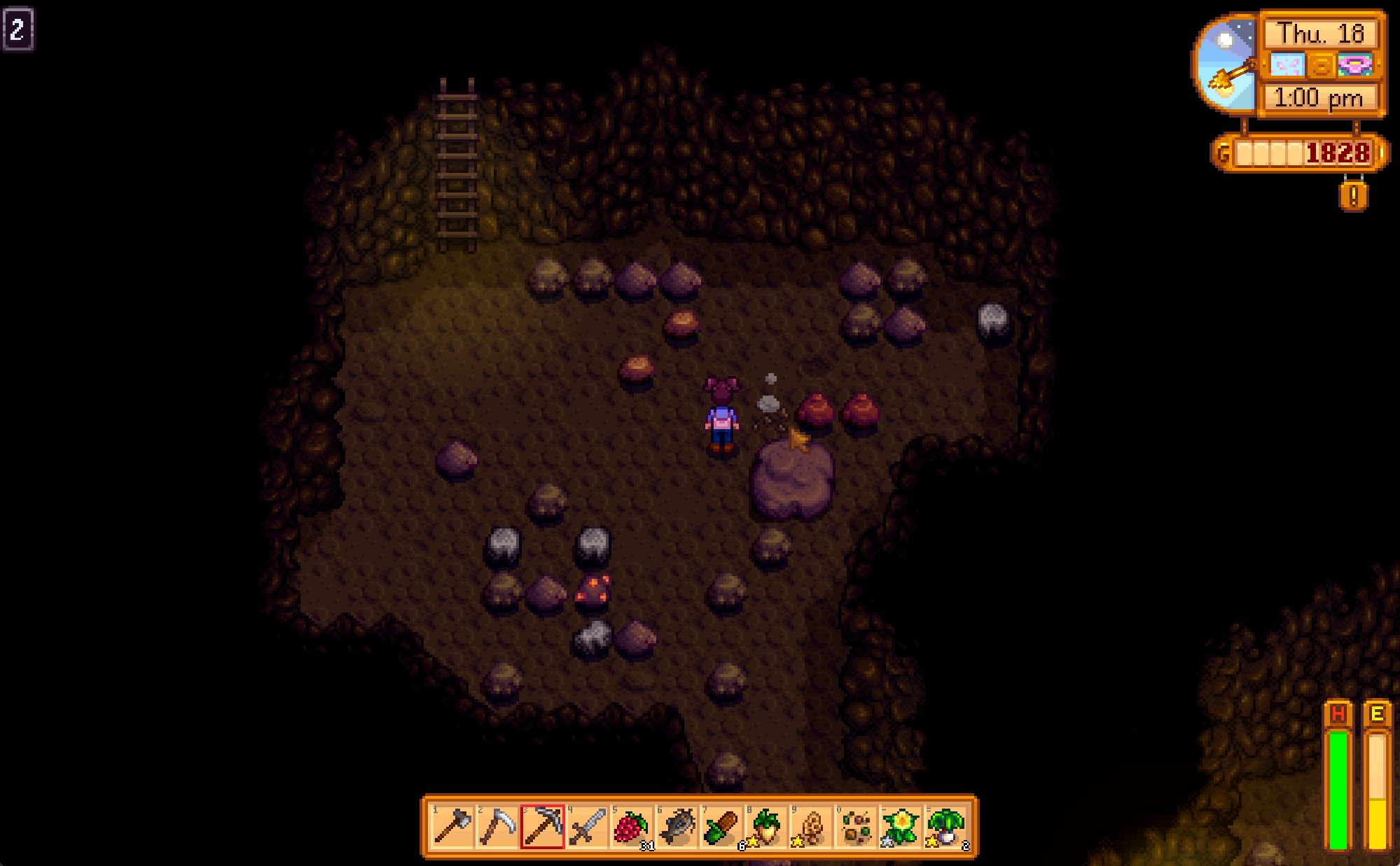The width and height of the screenshot is (1400, 866).
Task: Open the journal exclamation mark icon
Action: pos(1353,196)
